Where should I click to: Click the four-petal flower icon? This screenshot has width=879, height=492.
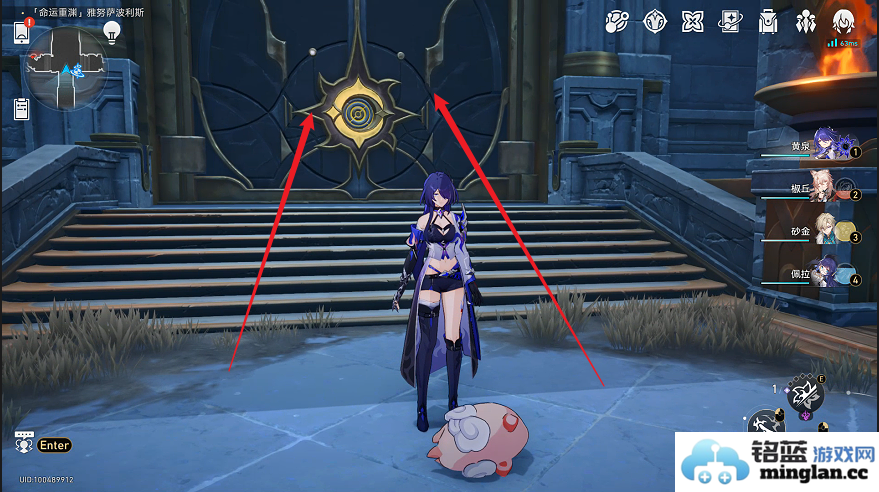[x=692, y=22]
